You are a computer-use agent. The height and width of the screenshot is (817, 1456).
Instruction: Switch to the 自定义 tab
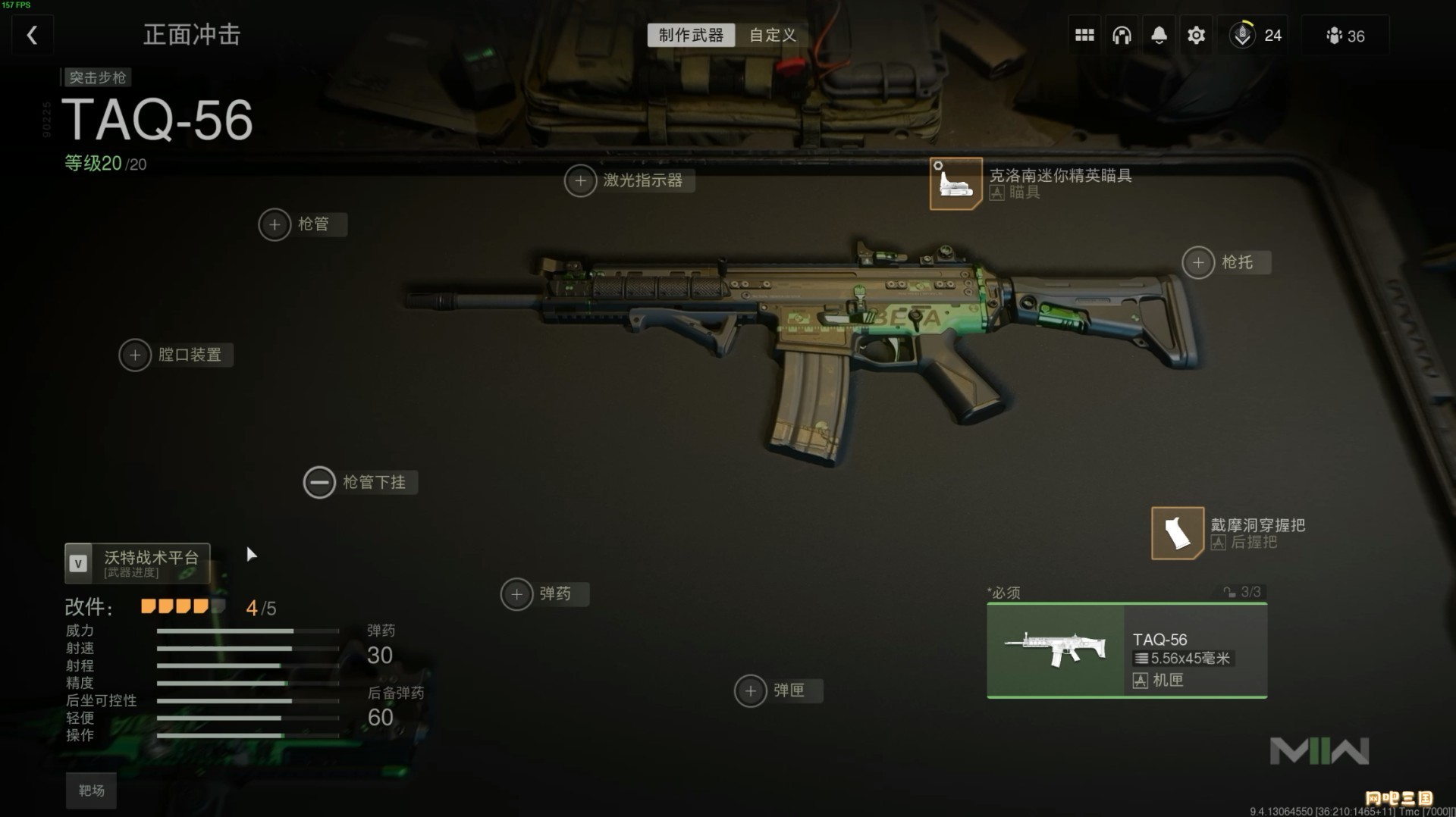click(x=772, y=35)
